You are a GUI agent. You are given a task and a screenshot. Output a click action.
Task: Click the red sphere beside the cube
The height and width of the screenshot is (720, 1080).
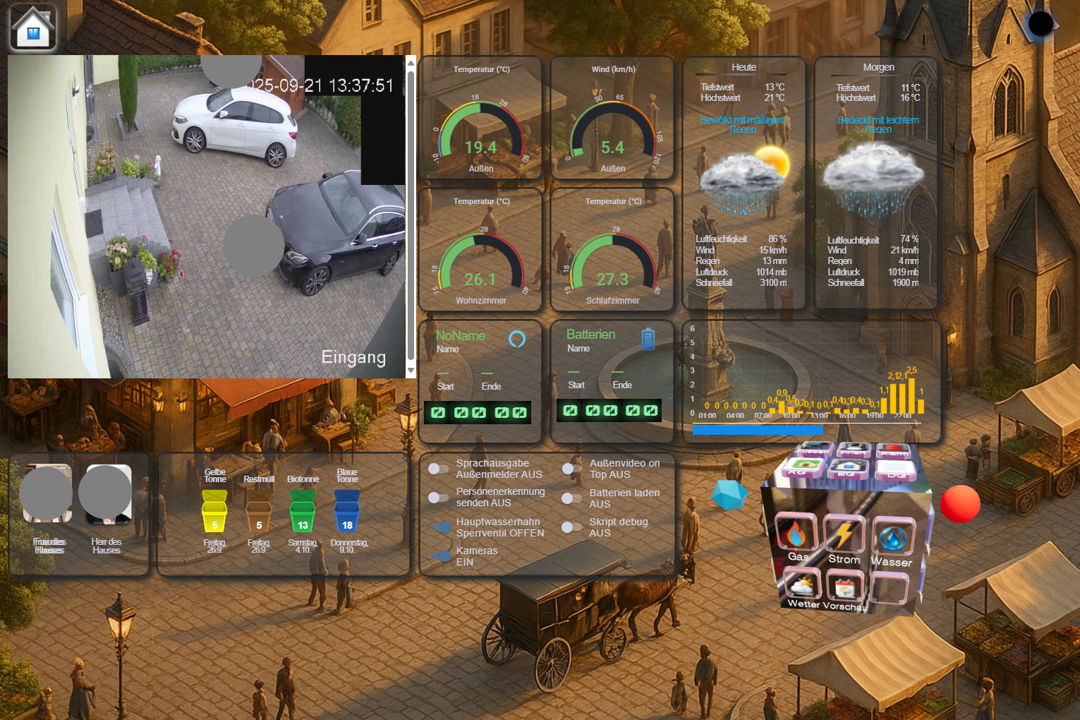[x=960, y=504]
